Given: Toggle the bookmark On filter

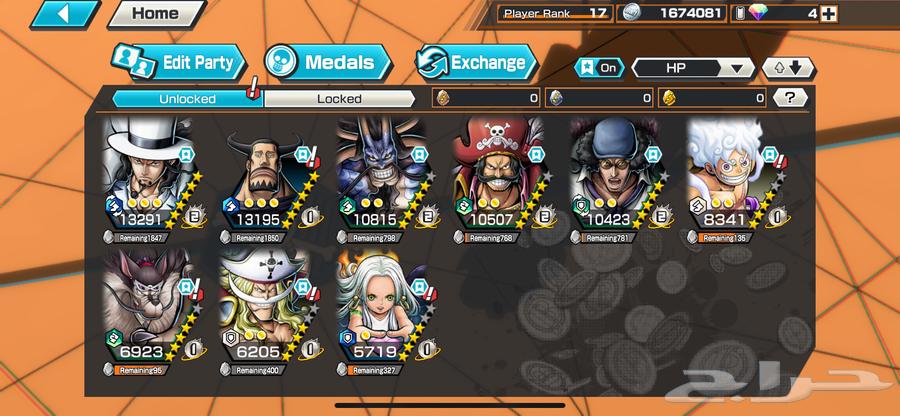Looking at the screenshot, I should point(599,68).
